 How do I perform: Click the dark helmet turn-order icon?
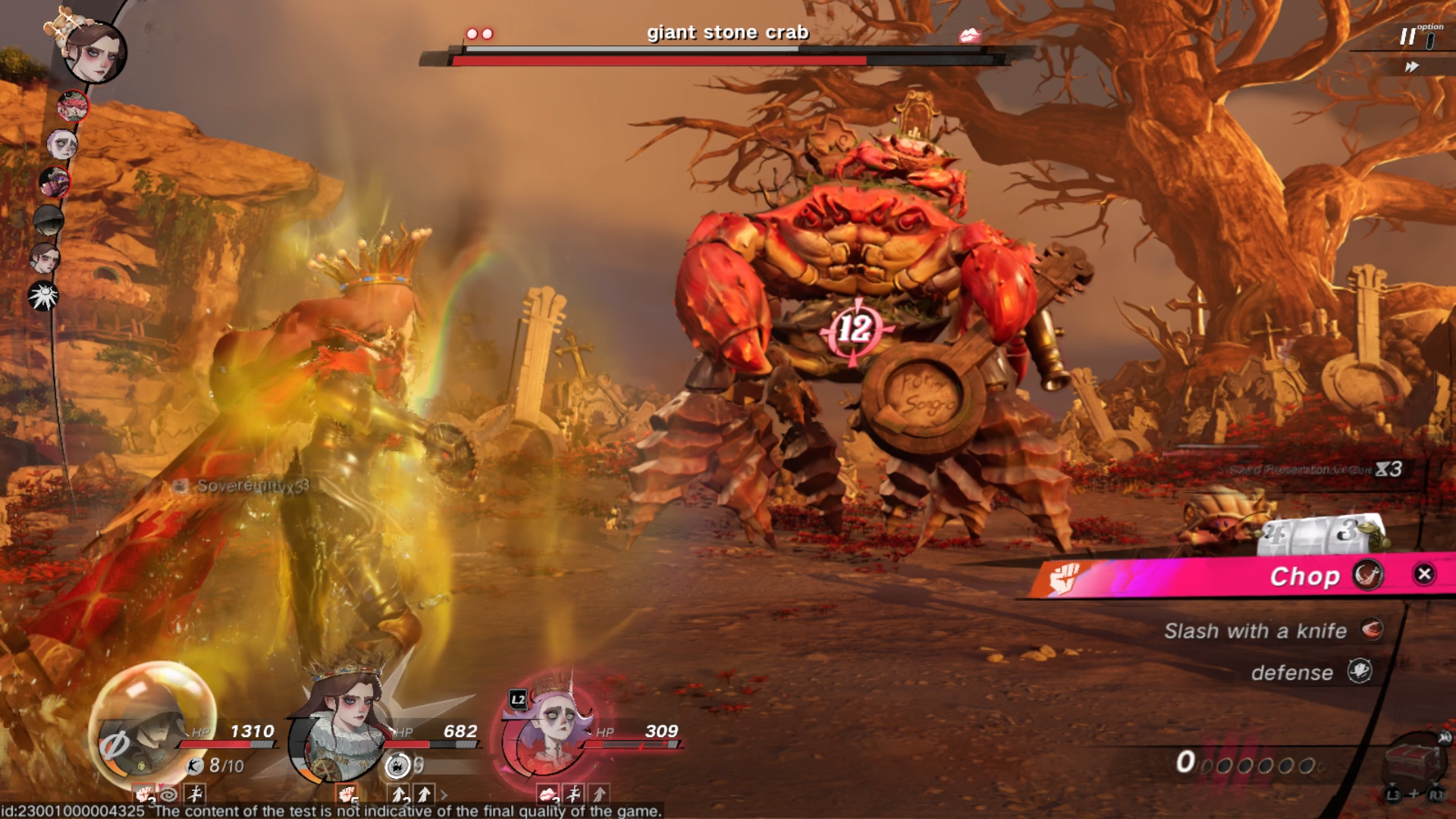(49, 220)
